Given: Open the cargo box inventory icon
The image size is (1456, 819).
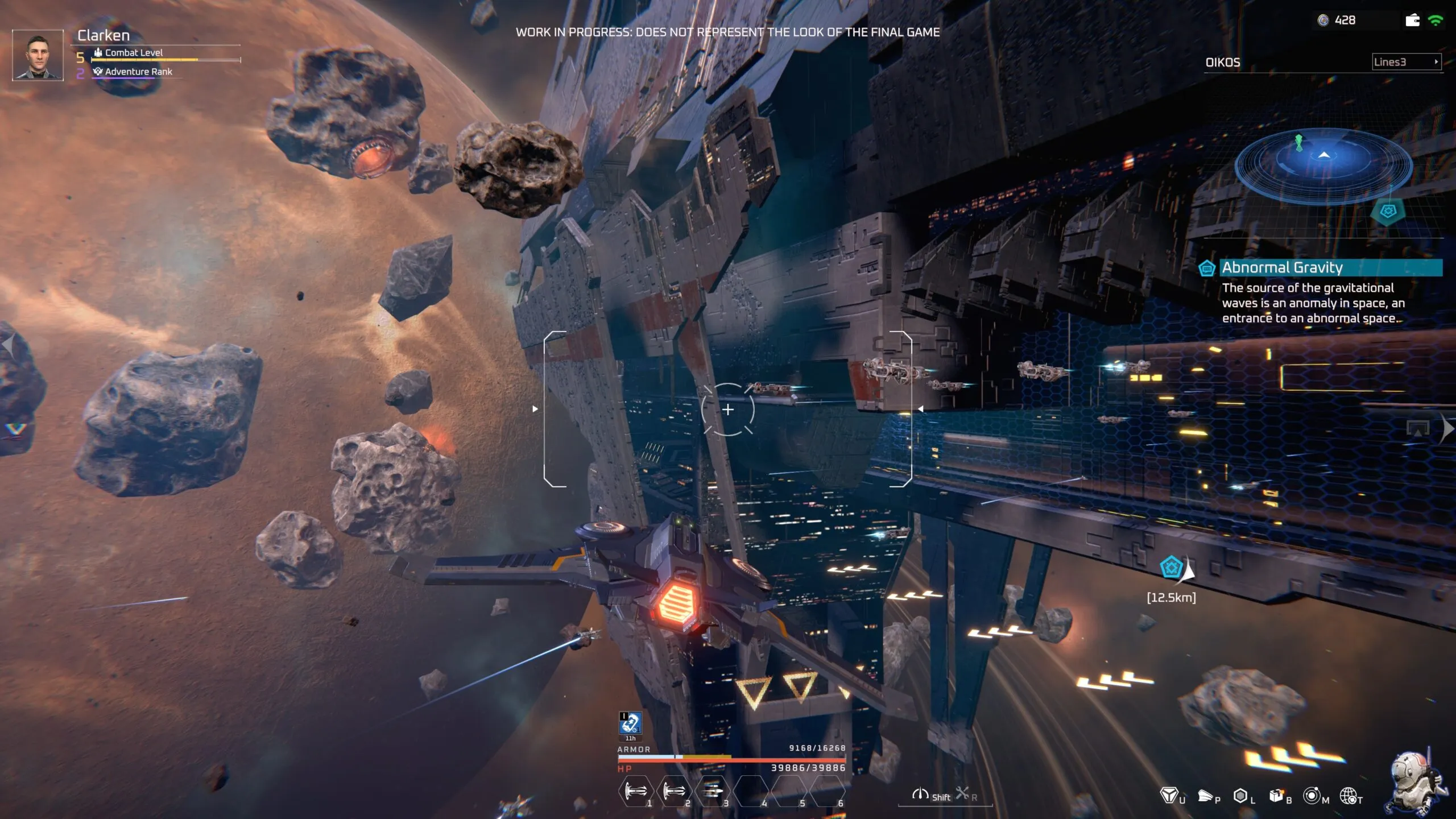Looking at the screenshot, I should pyautogui.click(x=1276, y=795).
